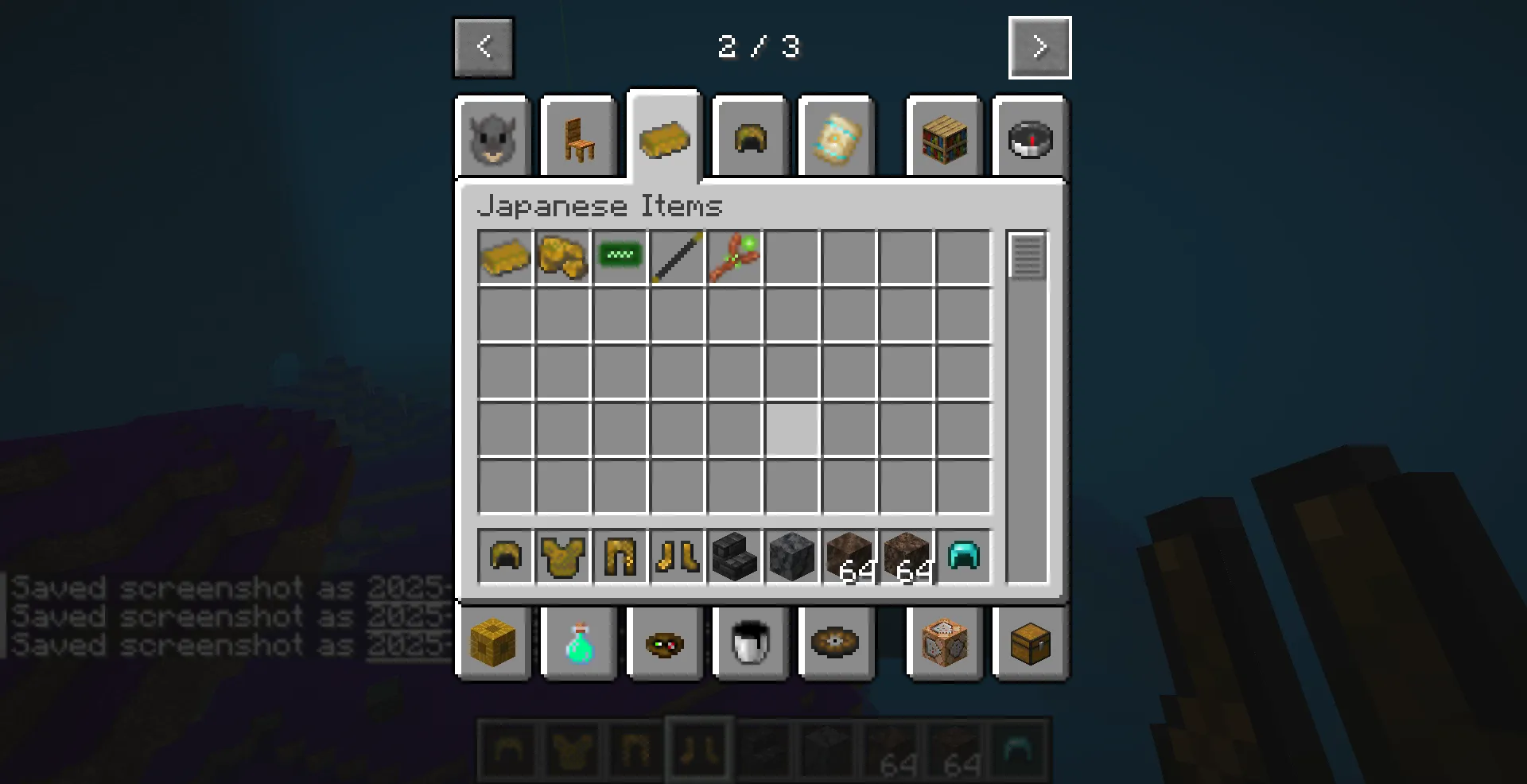Pick up the golden helmet from the hotbar
Image resolution: width=1527 pixels, height=784 pixels.
(505, 557)
